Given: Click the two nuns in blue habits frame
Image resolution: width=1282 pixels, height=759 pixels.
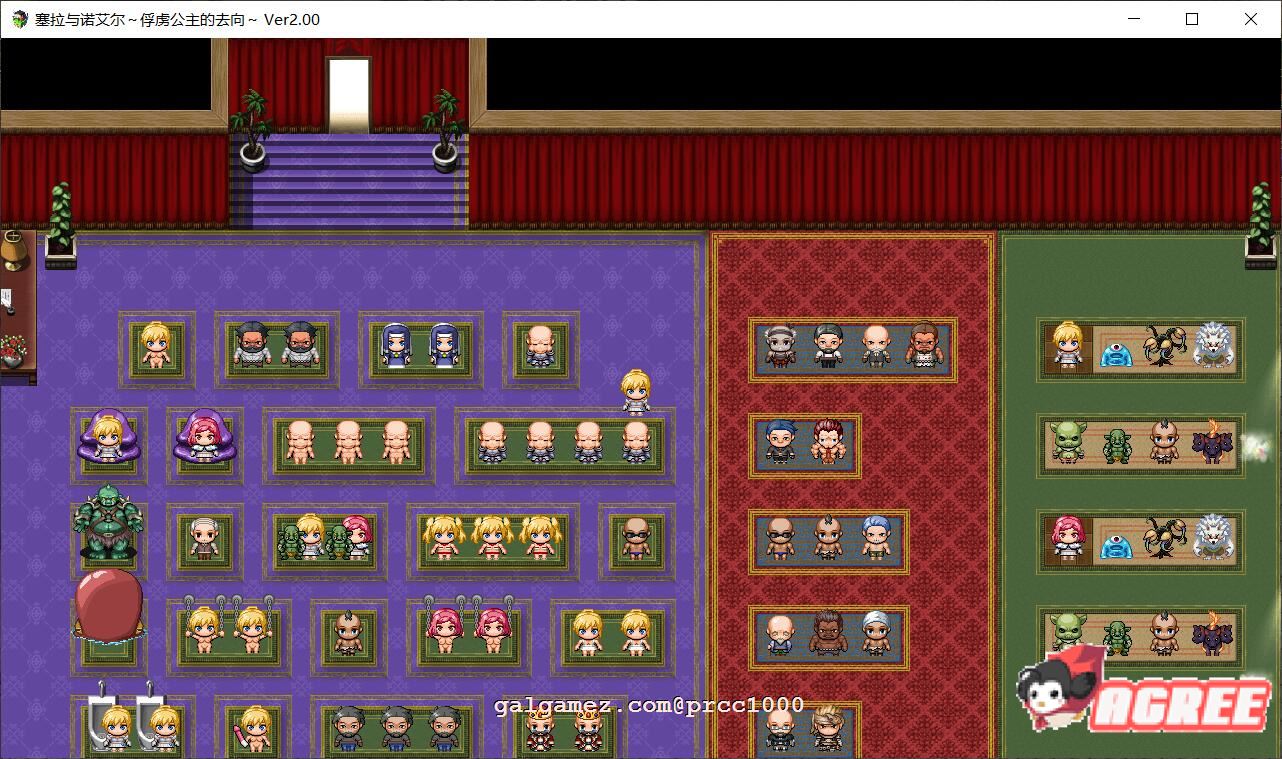Looking at the screenshot, I should coord(420,347).
